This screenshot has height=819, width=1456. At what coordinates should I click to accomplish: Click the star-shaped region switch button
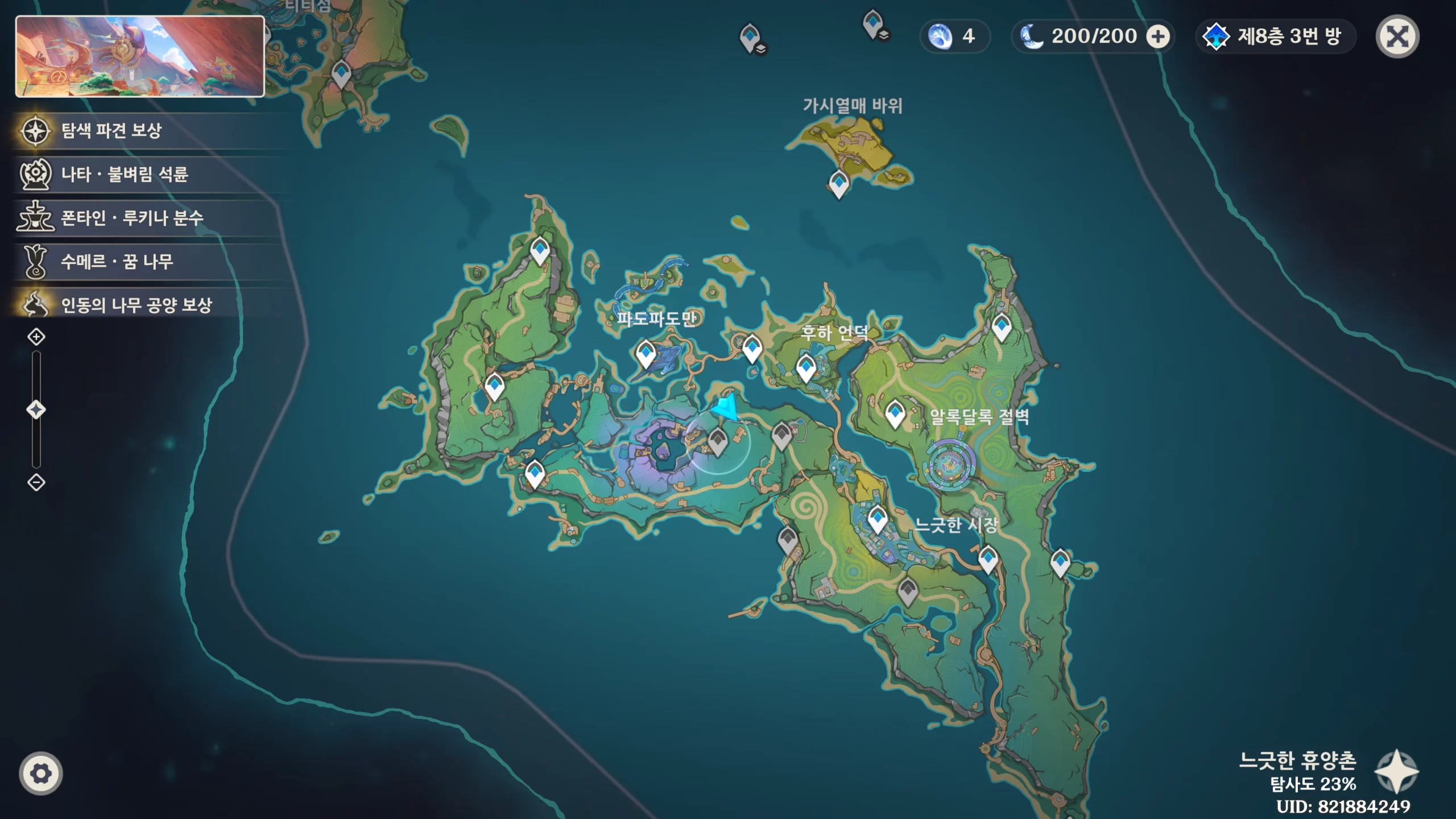(1396, 771)
